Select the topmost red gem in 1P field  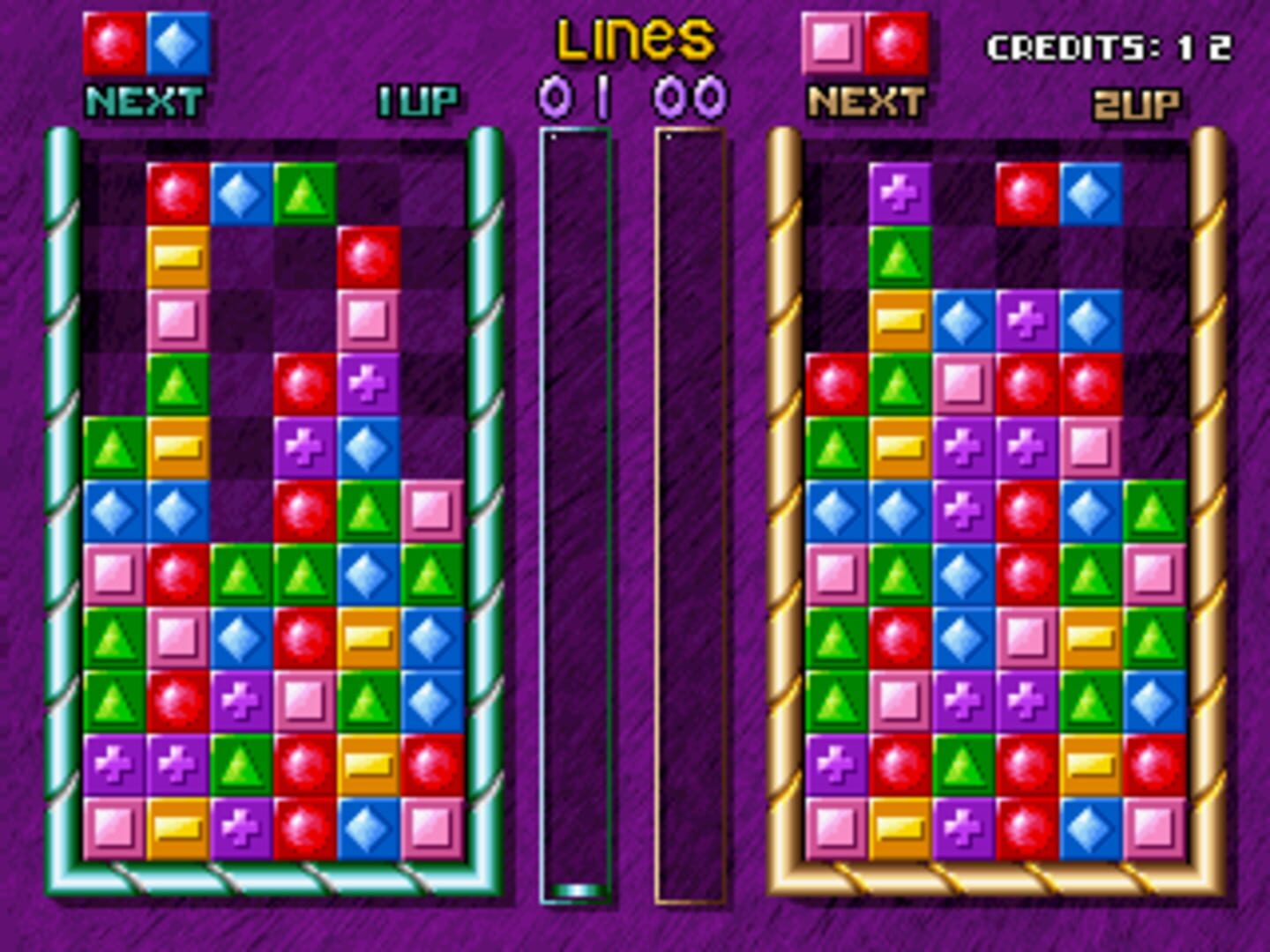coord(176,194)
